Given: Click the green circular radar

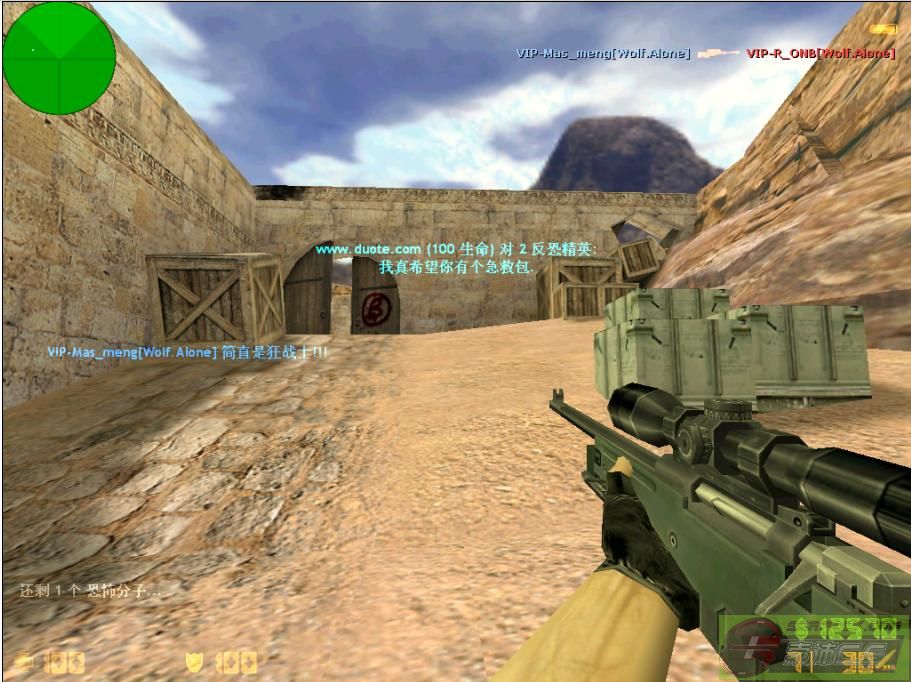Looking at the screenshot, I should pos(59,57).
